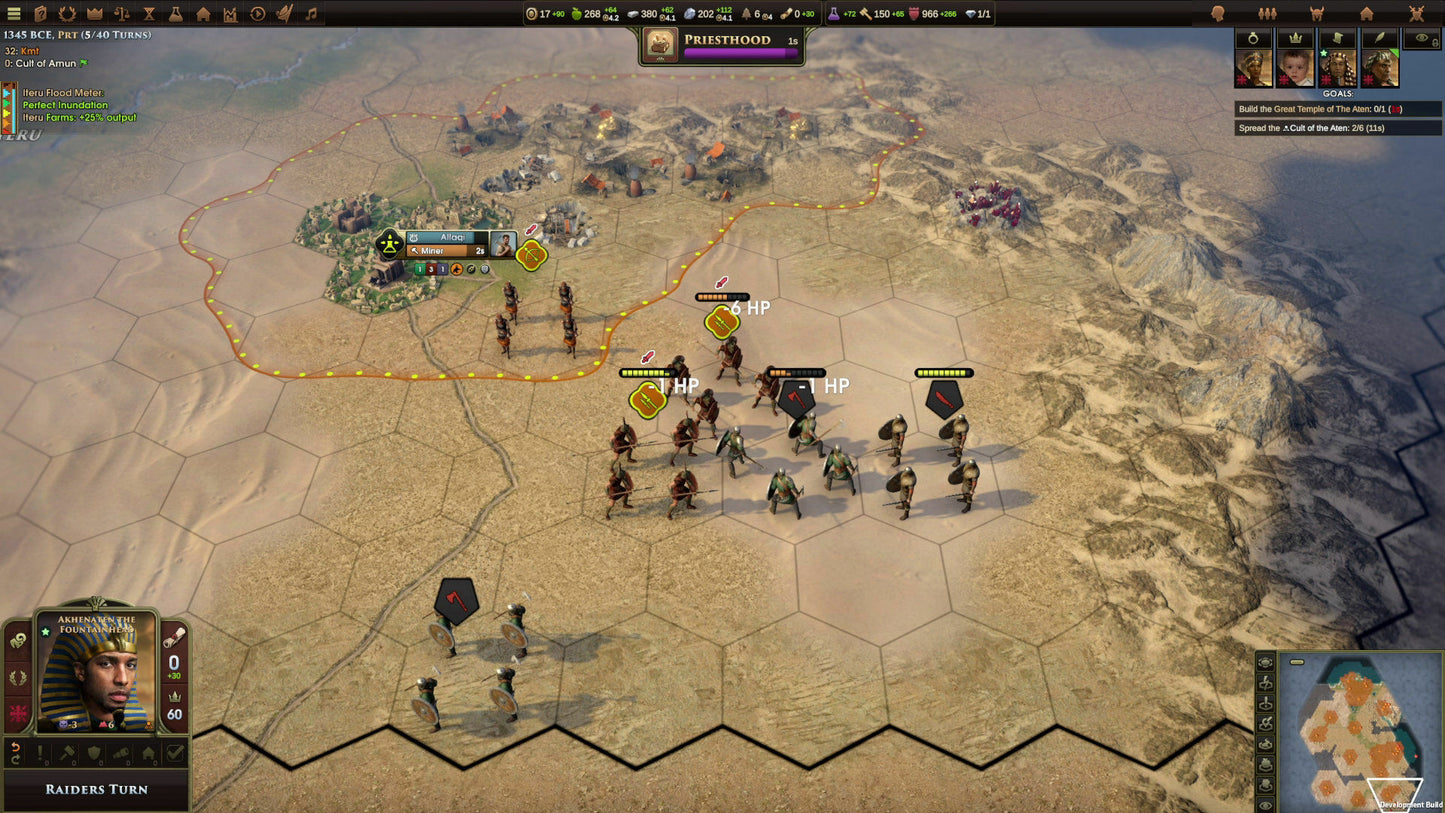Open the Military screen crossed swords icon
This screenshot has width=1445, height=813.
pyautogui.click(x=1417, y=13)
